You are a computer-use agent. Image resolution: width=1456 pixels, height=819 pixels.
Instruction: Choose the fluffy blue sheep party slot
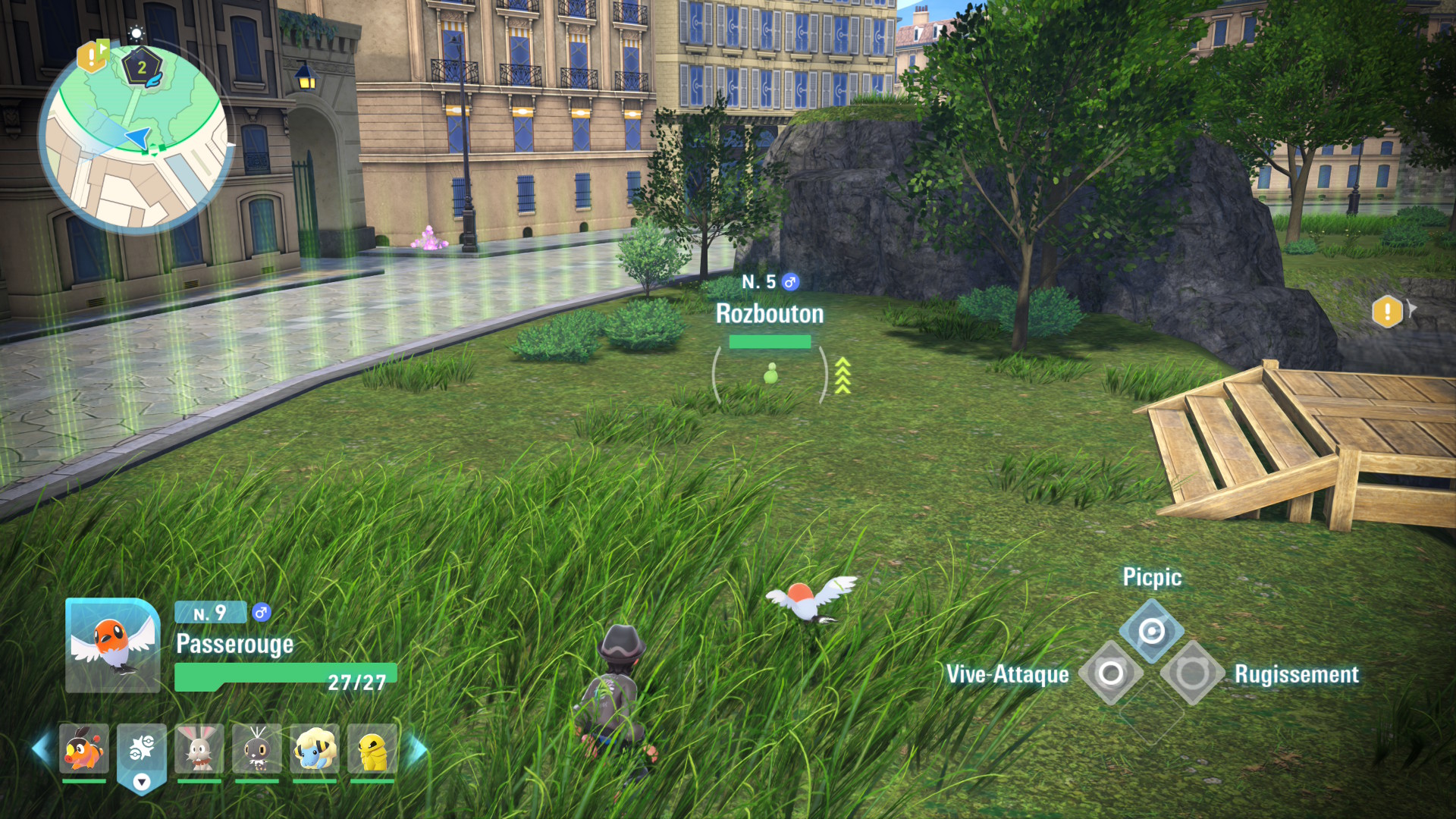click(315, 748)
